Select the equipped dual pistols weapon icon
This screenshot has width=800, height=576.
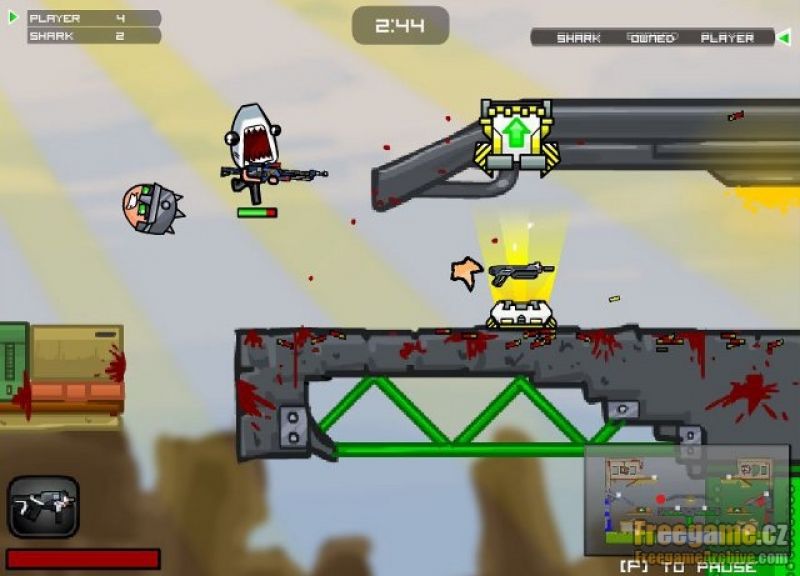[x=43, y=507]
